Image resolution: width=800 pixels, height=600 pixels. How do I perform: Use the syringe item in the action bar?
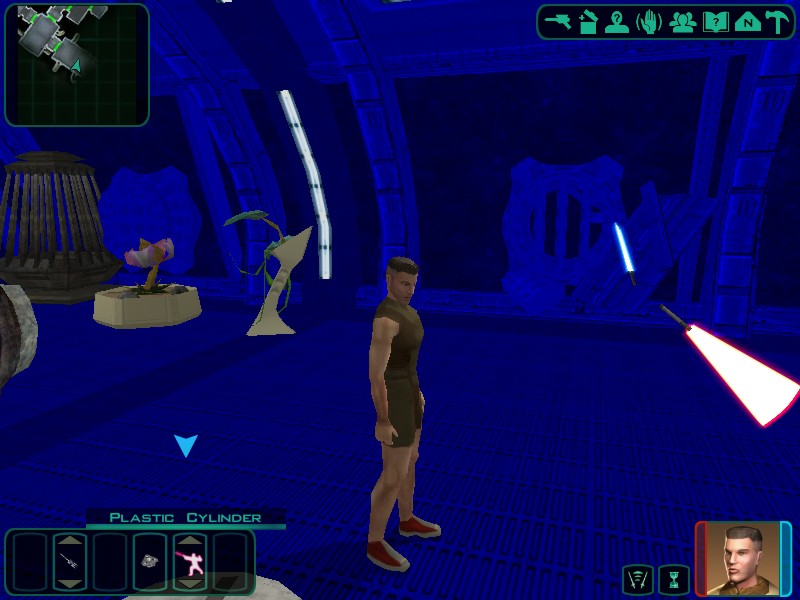point(70,561)
